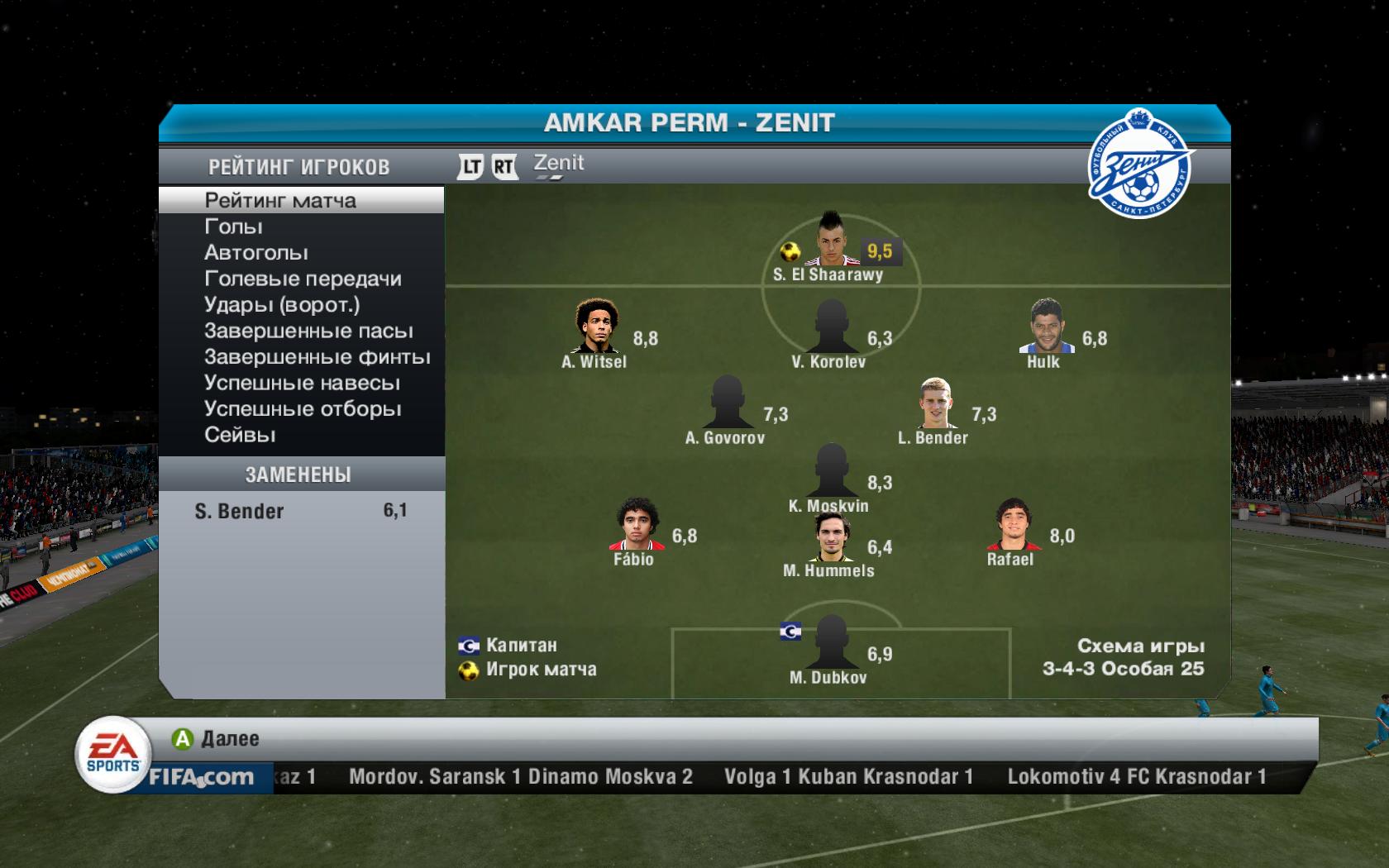Choose L. Bender on the pitch
The width and height of the screenshot is (1389, 868).
point(936,403)
